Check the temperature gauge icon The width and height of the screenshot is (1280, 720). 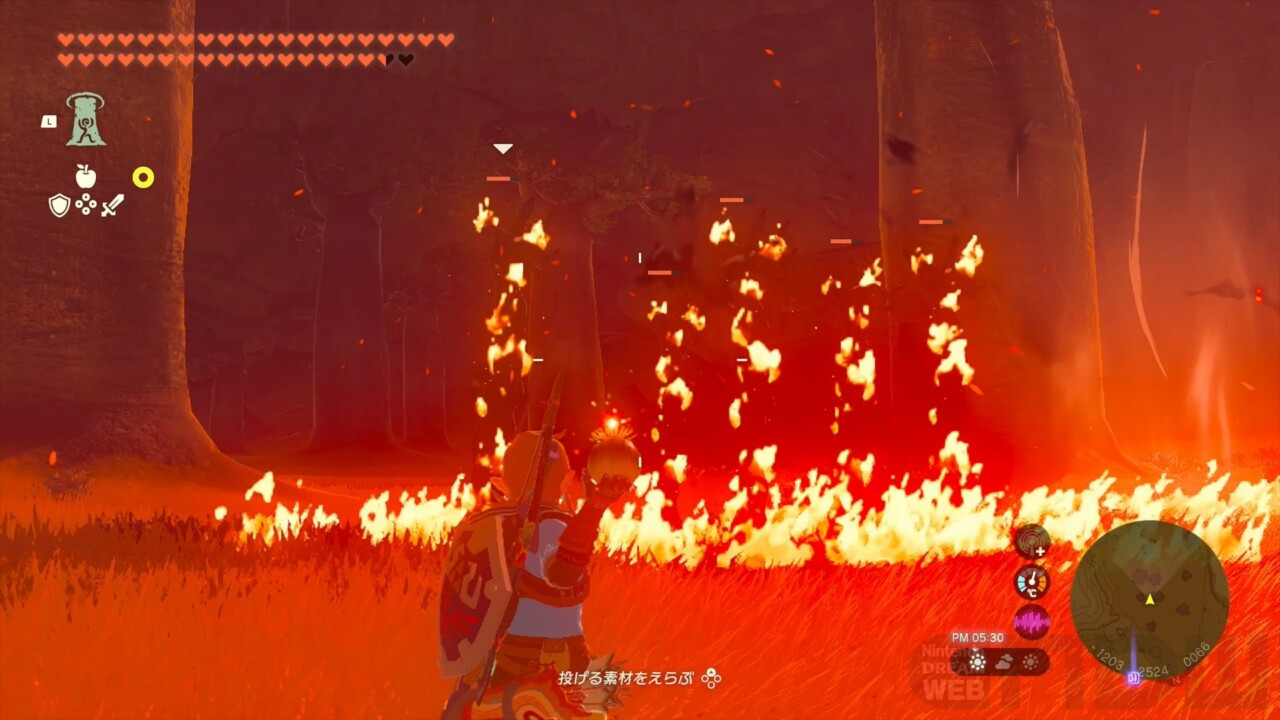coord(1031,582)
